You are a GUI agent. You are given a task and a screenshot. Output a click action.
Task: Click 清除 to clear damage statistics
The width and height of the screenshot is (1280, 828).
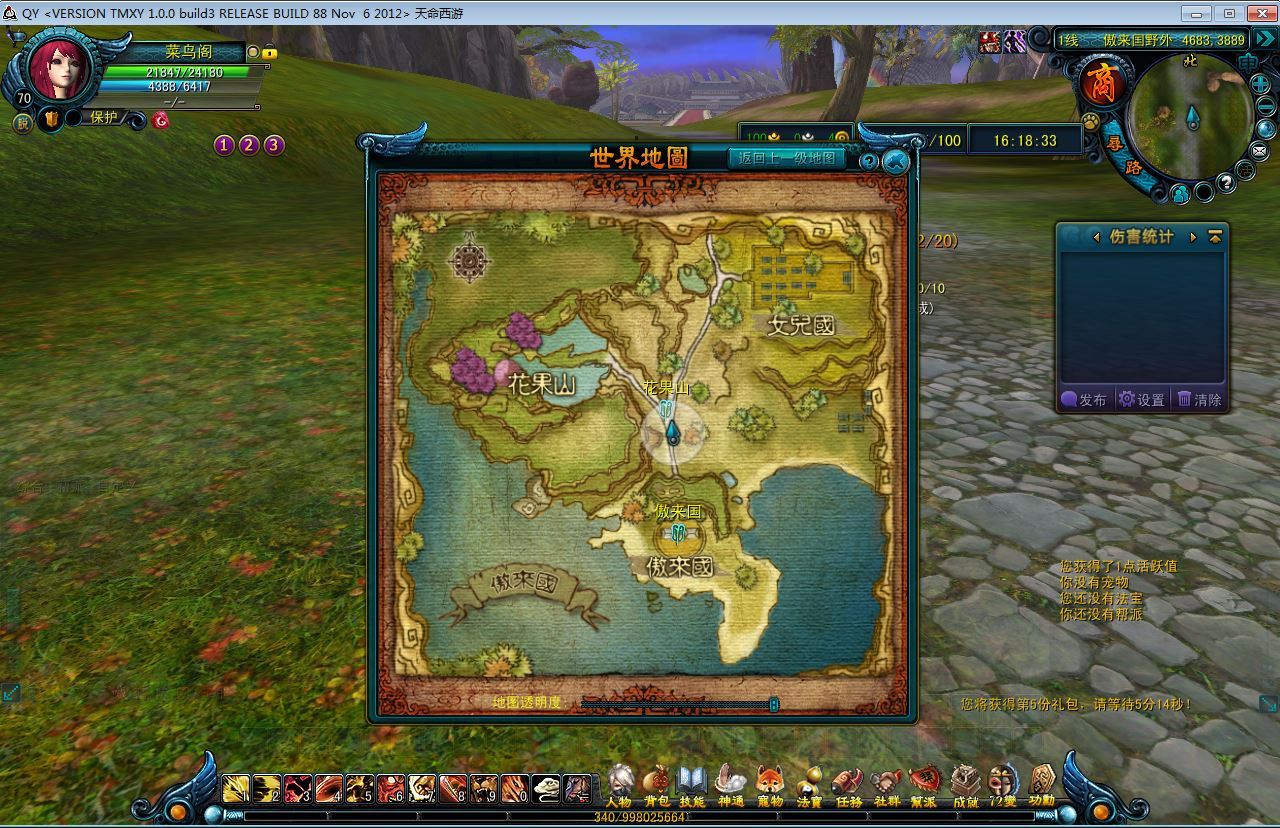click(1199, 399)
